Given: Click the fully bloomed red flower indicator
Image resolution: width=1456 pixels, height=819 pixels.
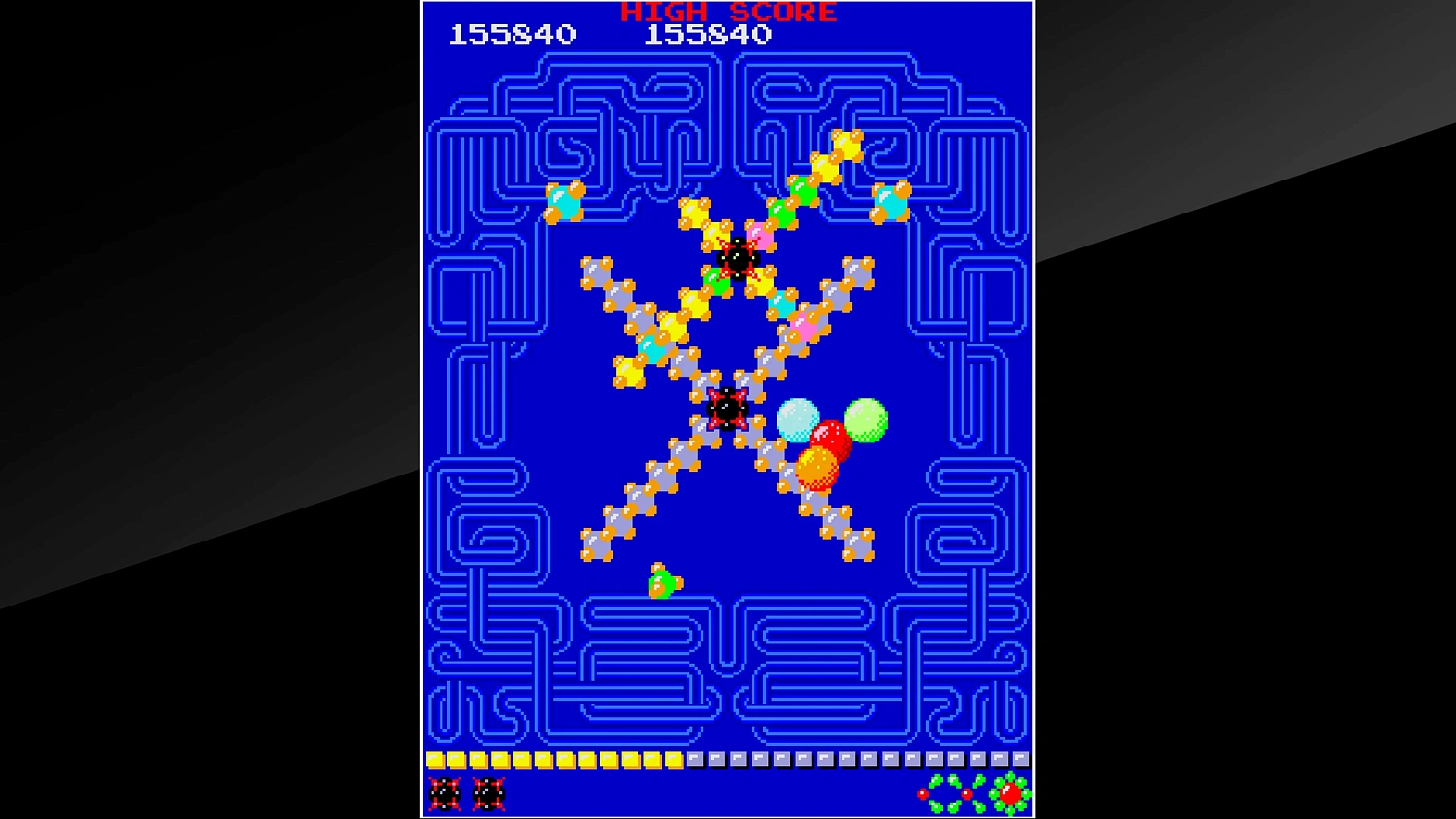Looking at the screenshot, I should click(1009, 795).
